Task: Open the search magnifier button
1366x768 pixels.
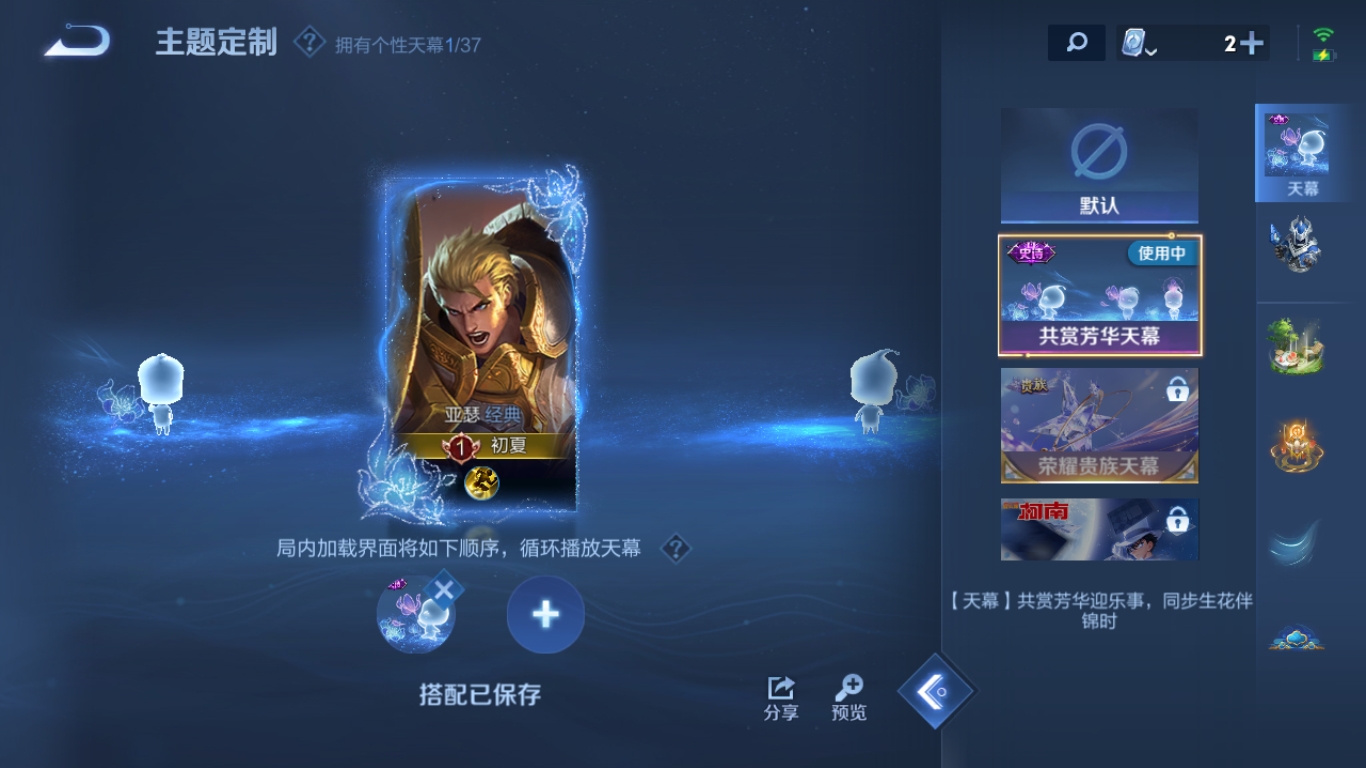Action: pos(1076,43)
